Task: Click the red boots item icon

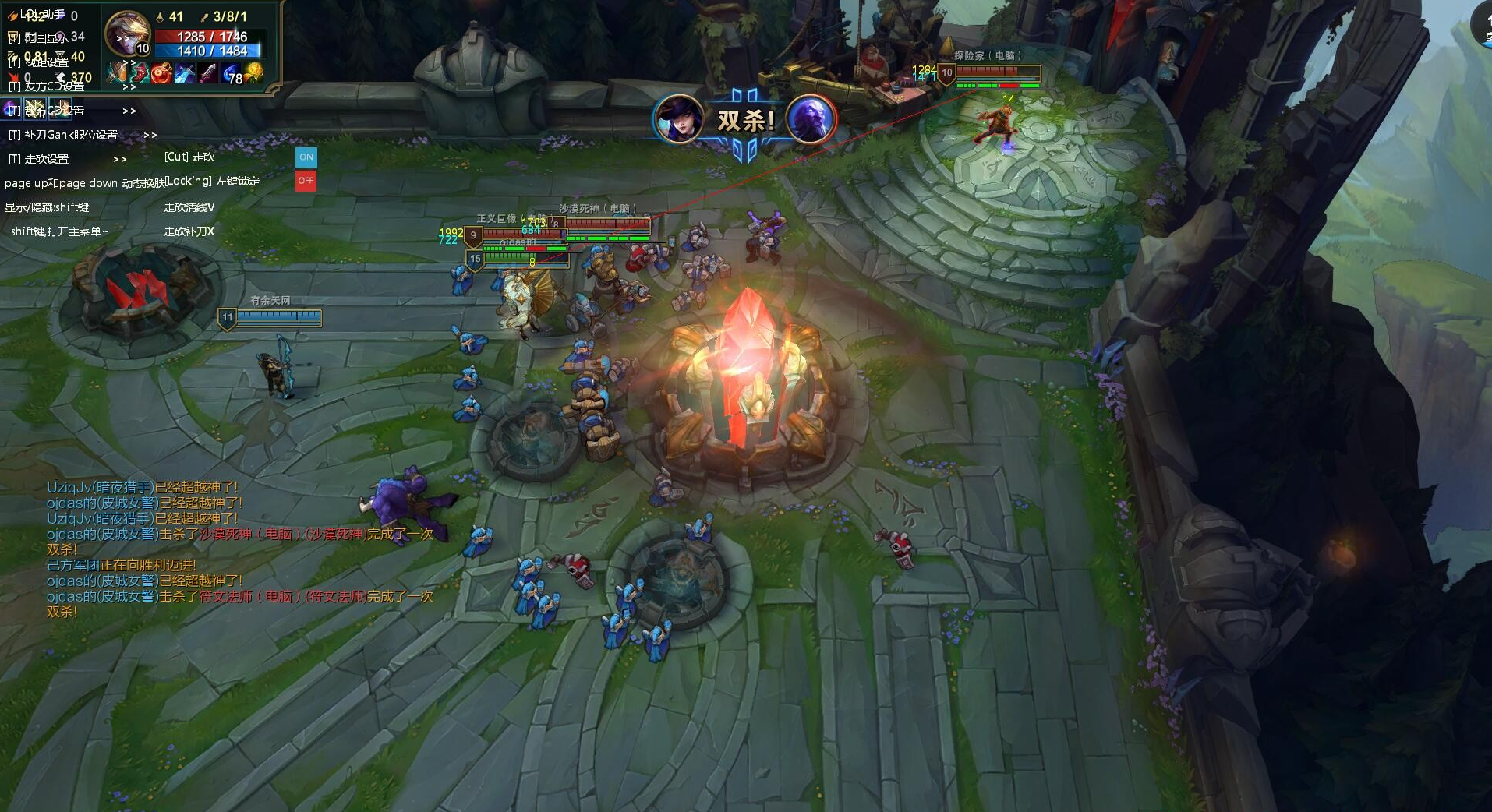Action: pos(140,73)
